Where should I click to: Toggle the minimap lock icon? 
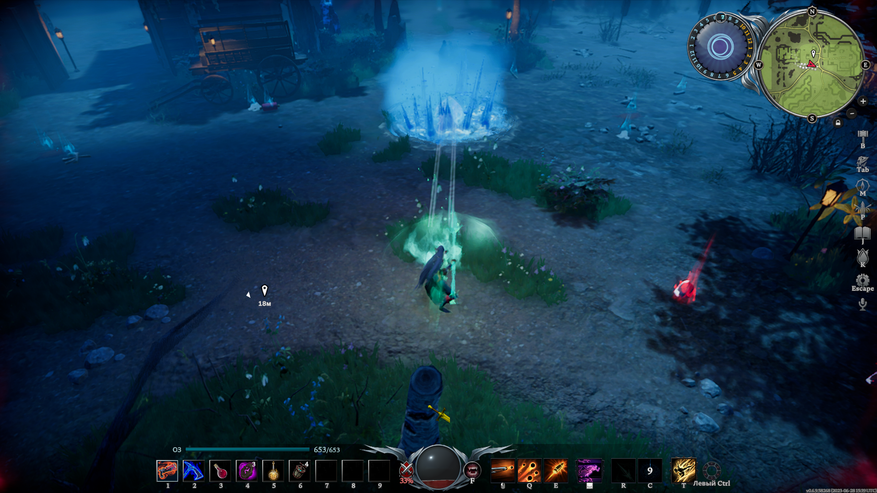tap(838, 122)
